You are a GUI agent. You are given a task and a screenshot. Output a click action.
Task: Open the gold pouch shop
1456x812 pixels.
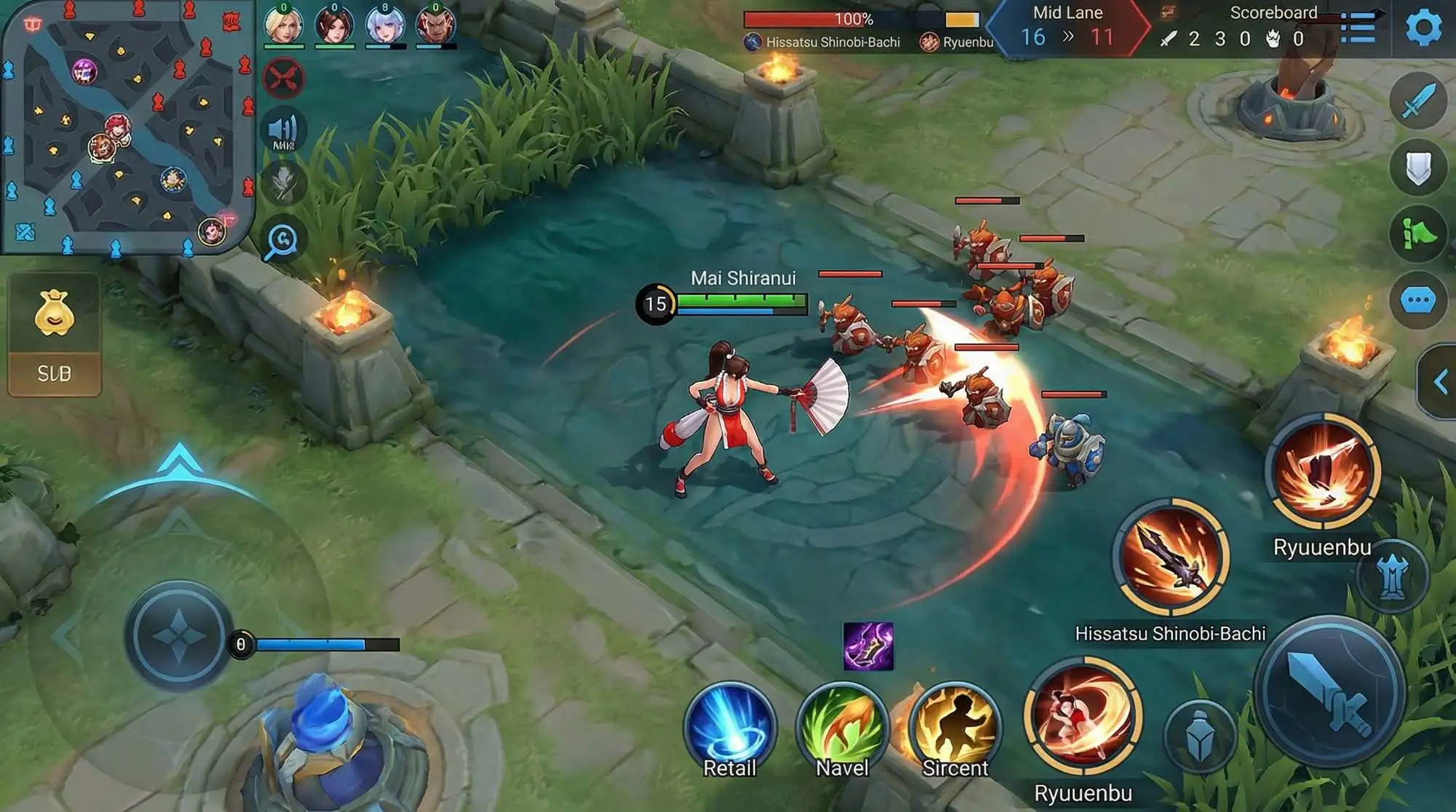55,314
